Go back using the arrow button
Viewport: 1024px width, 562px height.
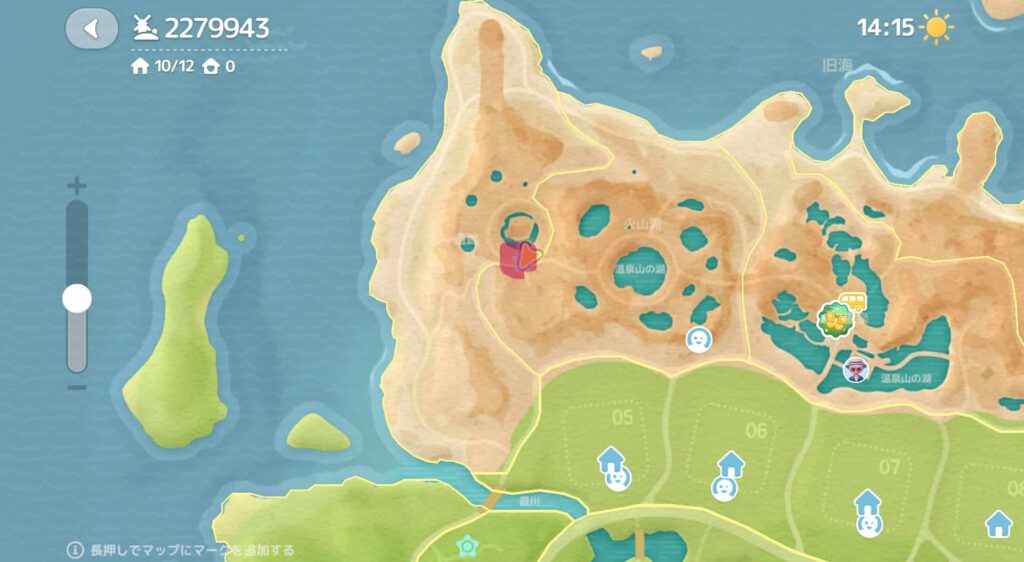click(x=91, y=29)
